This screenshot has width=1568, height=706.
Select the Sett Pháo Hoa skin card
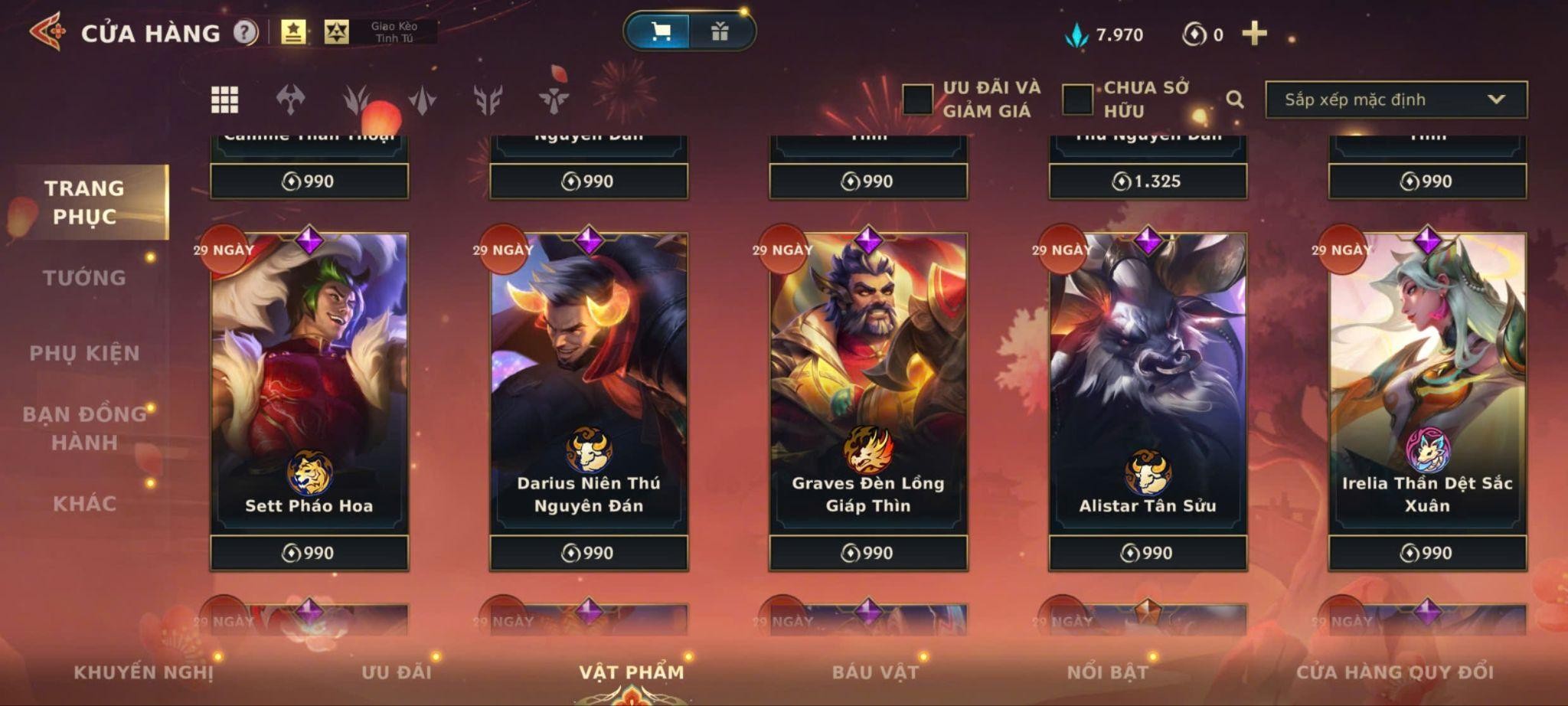click(309, 383)
